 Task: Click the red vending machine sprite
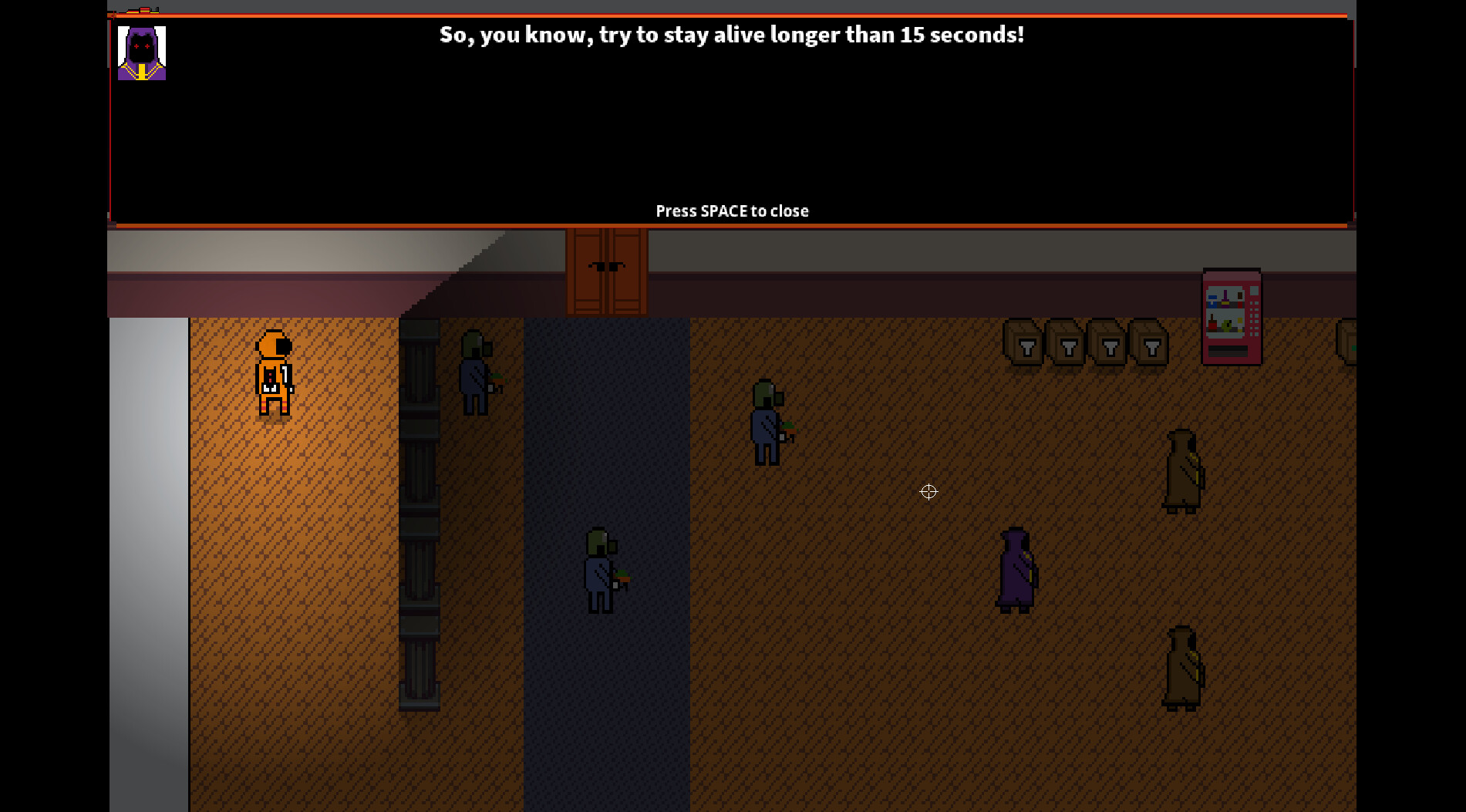[x=1232, y=318]
